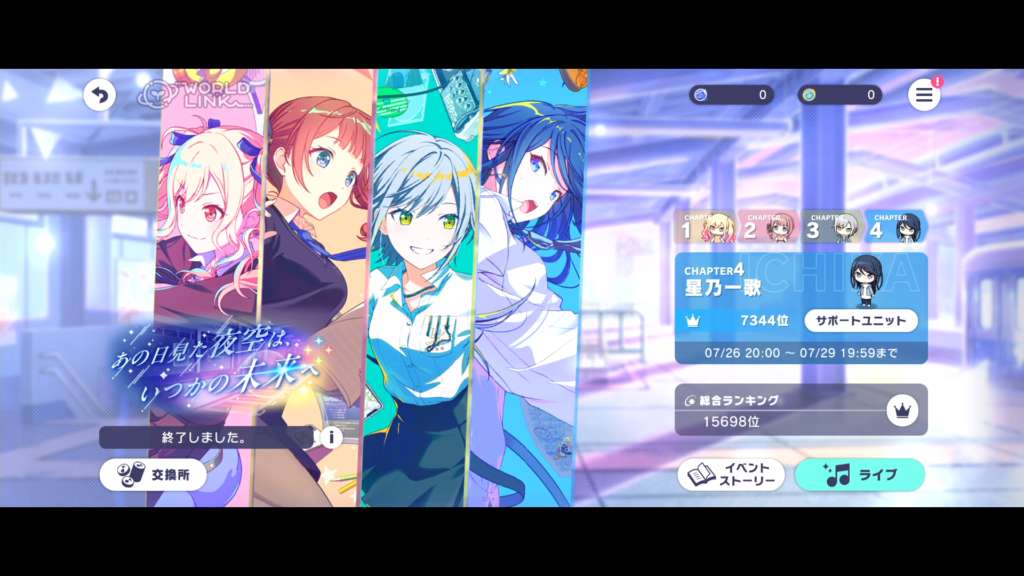Show event info with the i icon
Image resolution: width=1024 pixels, height=576 pixels.
330,437
